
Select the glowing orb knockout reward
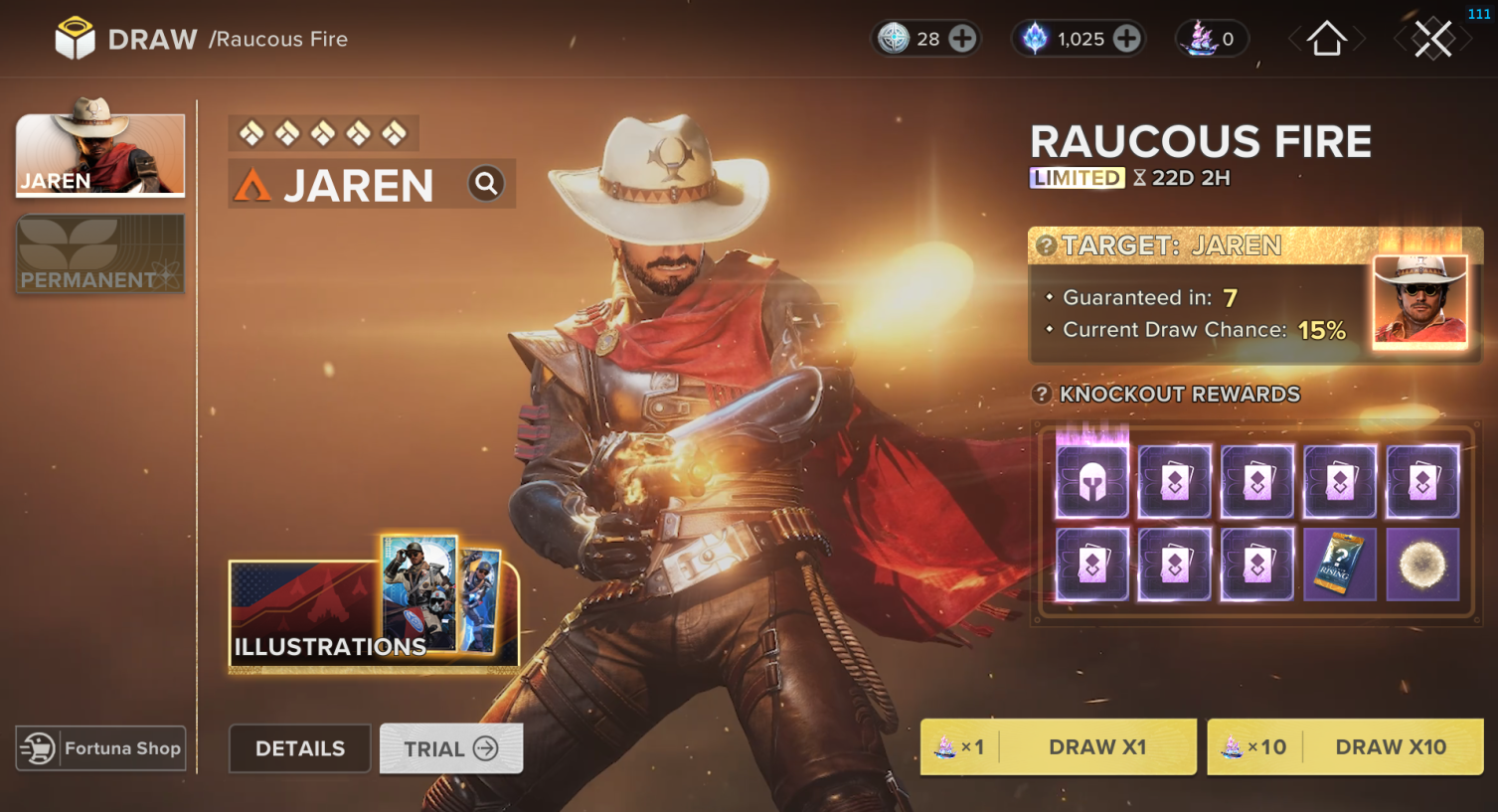[1422, 565]
